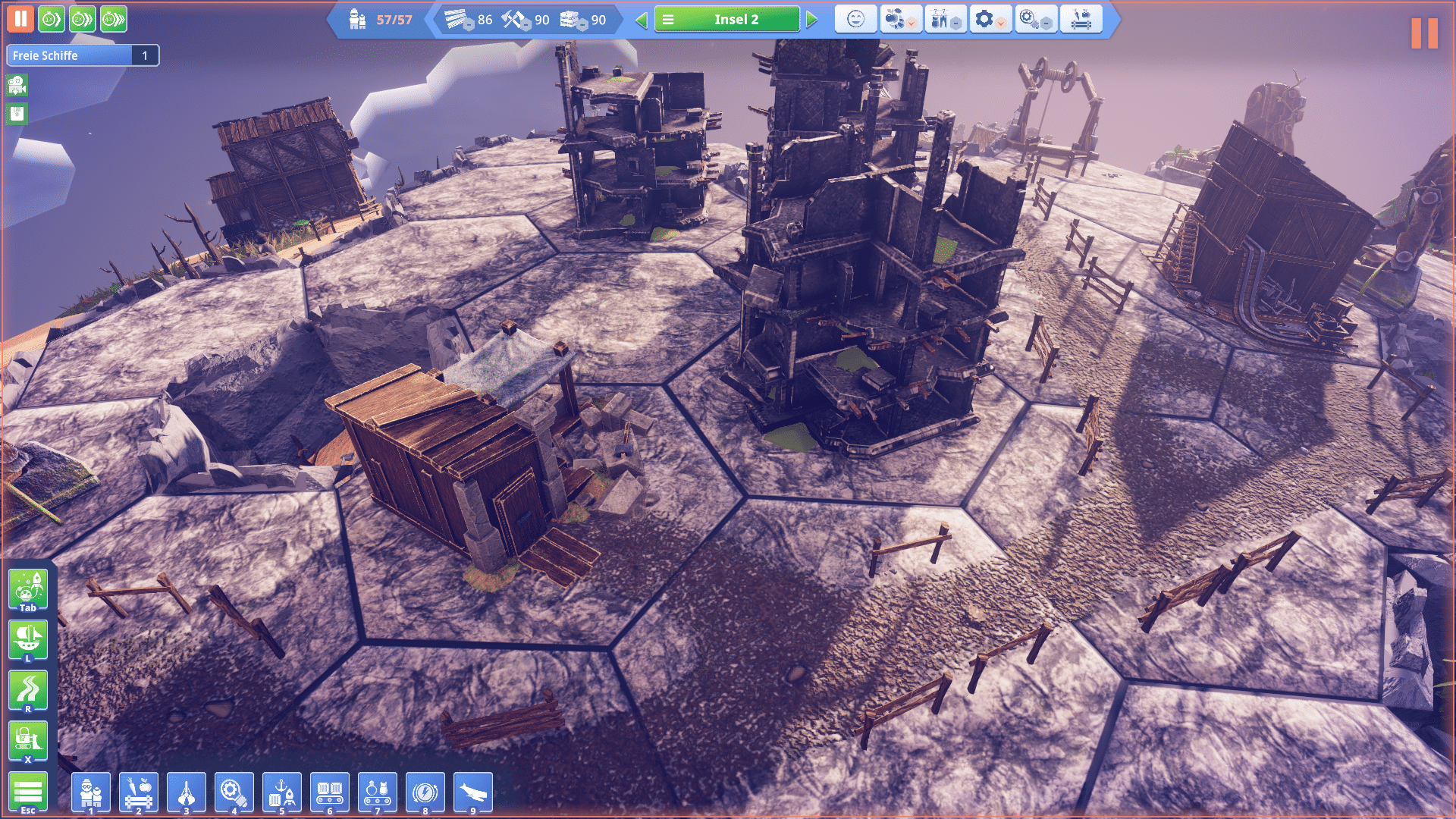Switch to the previous island with left arrow

[642, 20]
